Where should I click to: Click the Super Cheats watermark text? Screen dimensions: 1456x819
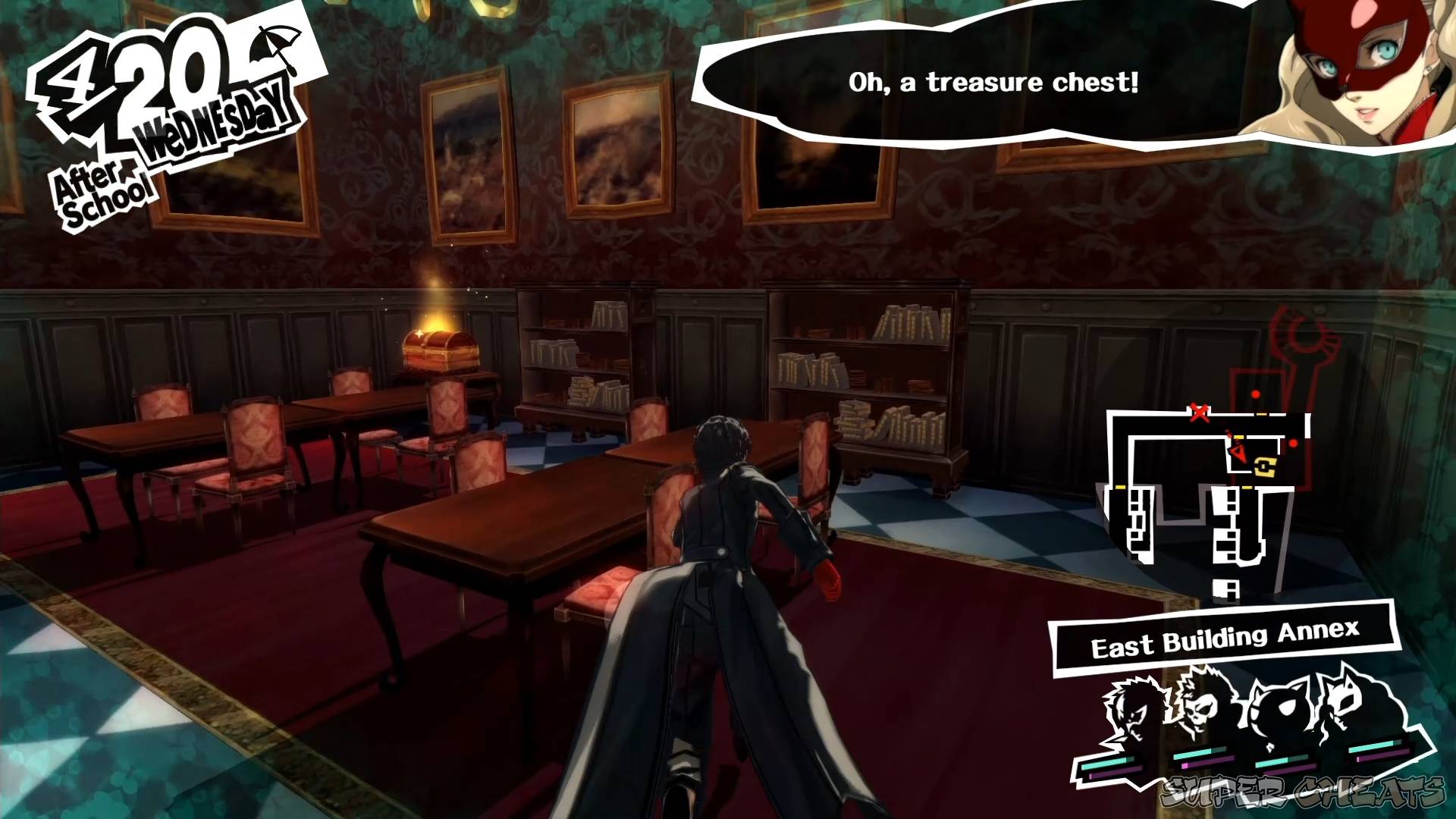click(1304, 792)
